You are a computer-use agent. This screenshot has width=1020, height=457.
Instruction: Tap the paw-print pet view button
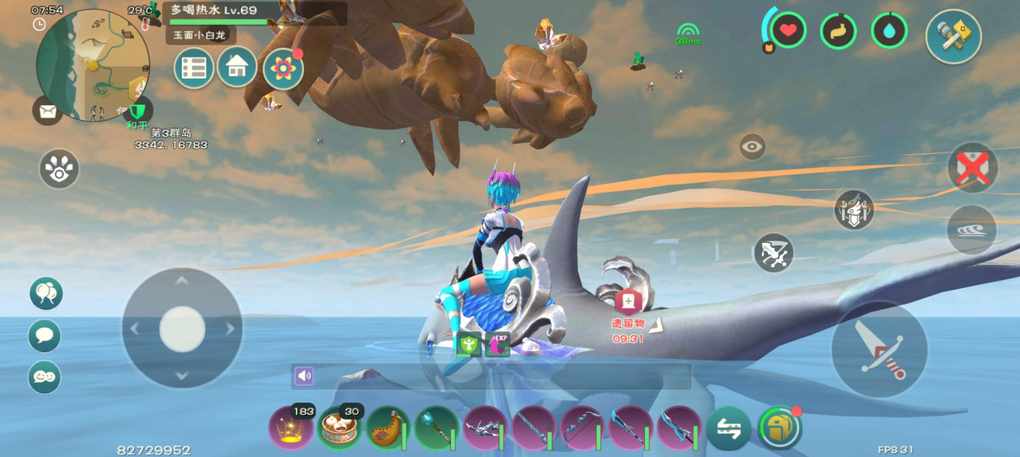[x=59, y=169]
